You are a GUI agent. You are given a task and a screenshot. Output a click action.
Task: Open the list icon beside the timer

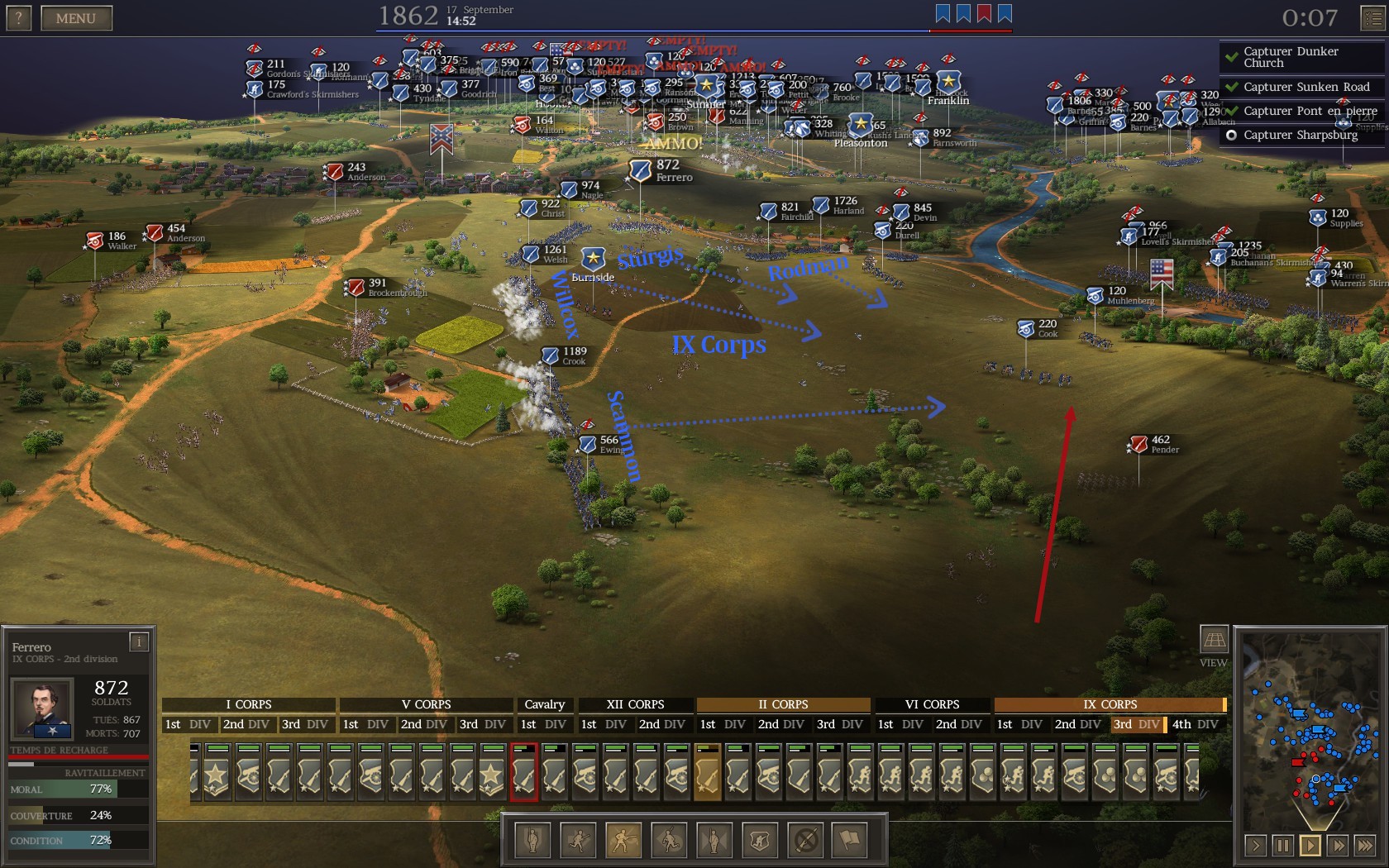click(1372, 17)
